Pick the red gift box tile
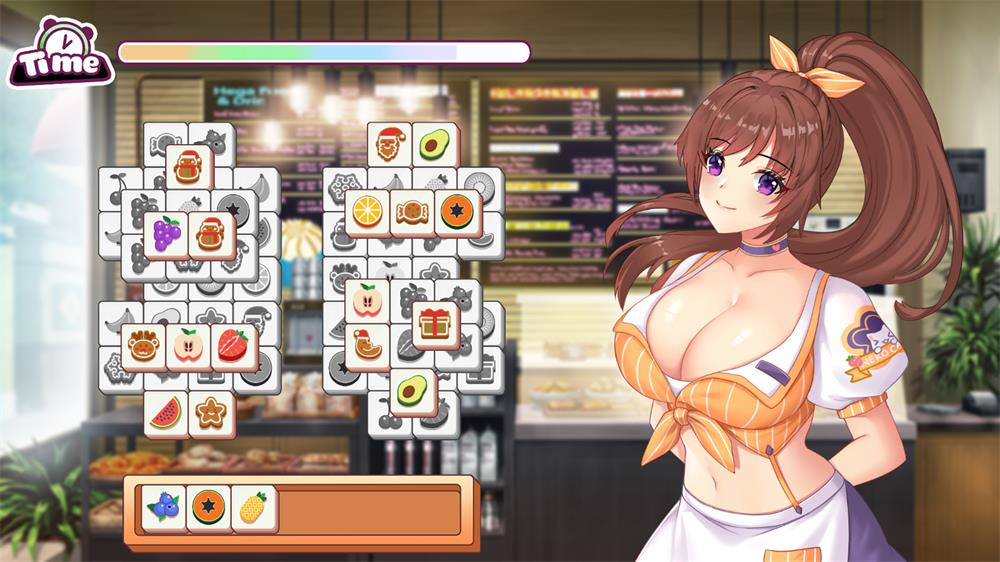The height and width of the screenshot is (562, 1000). coord(435,325)
